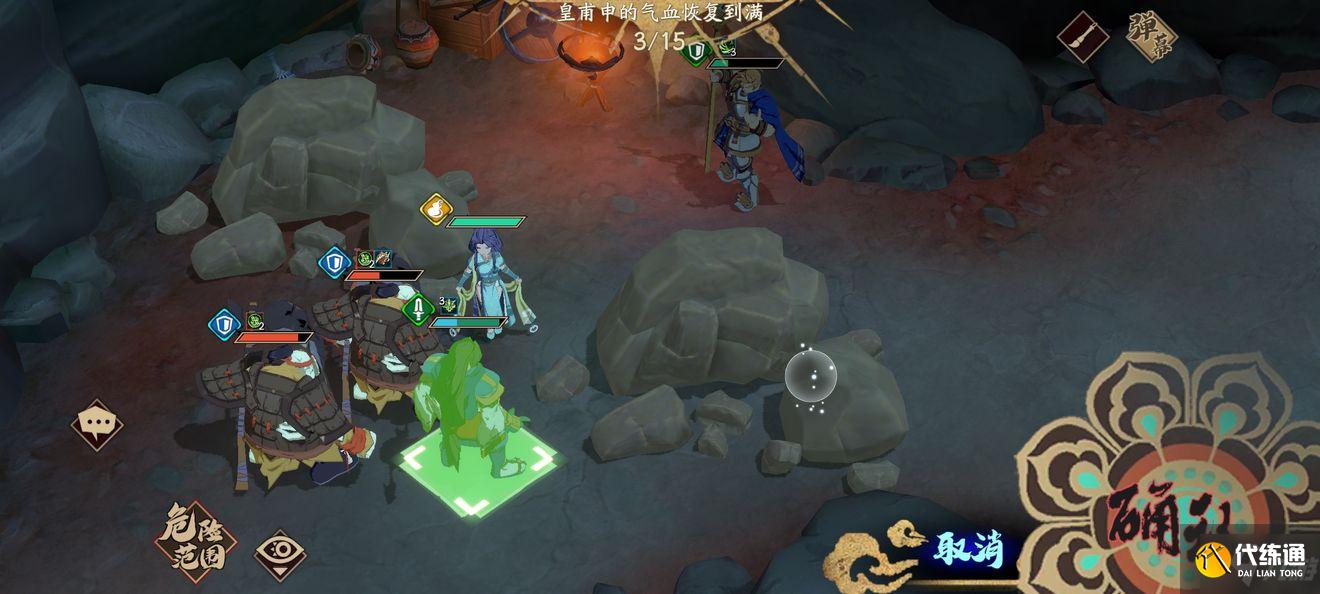Open the chat speech bubble icon

97,425
